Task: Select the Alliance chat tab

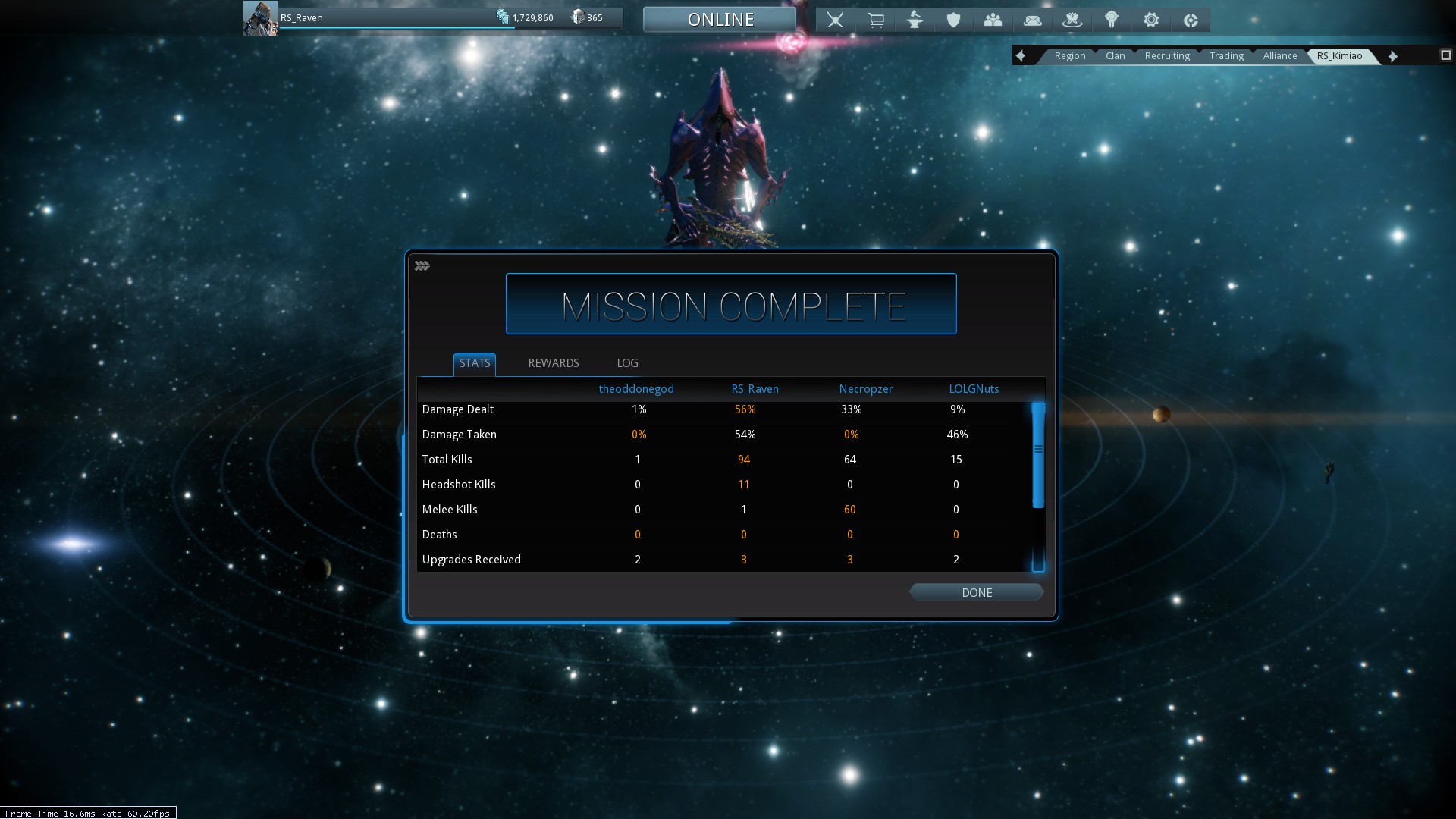Action: point(1279,56)
